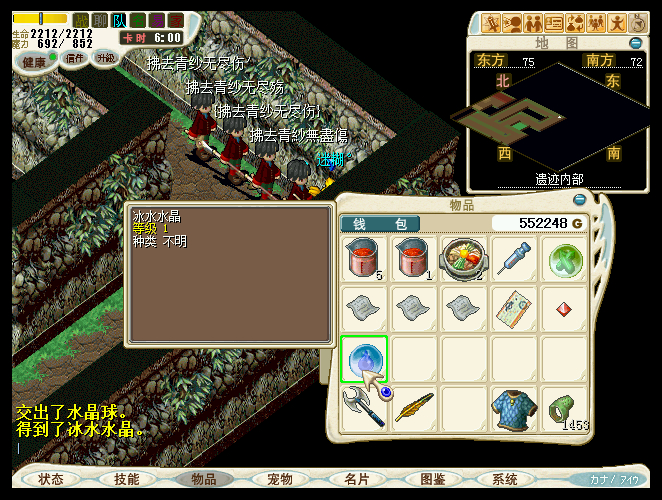This screenshot has width=662, height=500.
Task: Select the stone pot stew item
Action: [x=464, y=260]
